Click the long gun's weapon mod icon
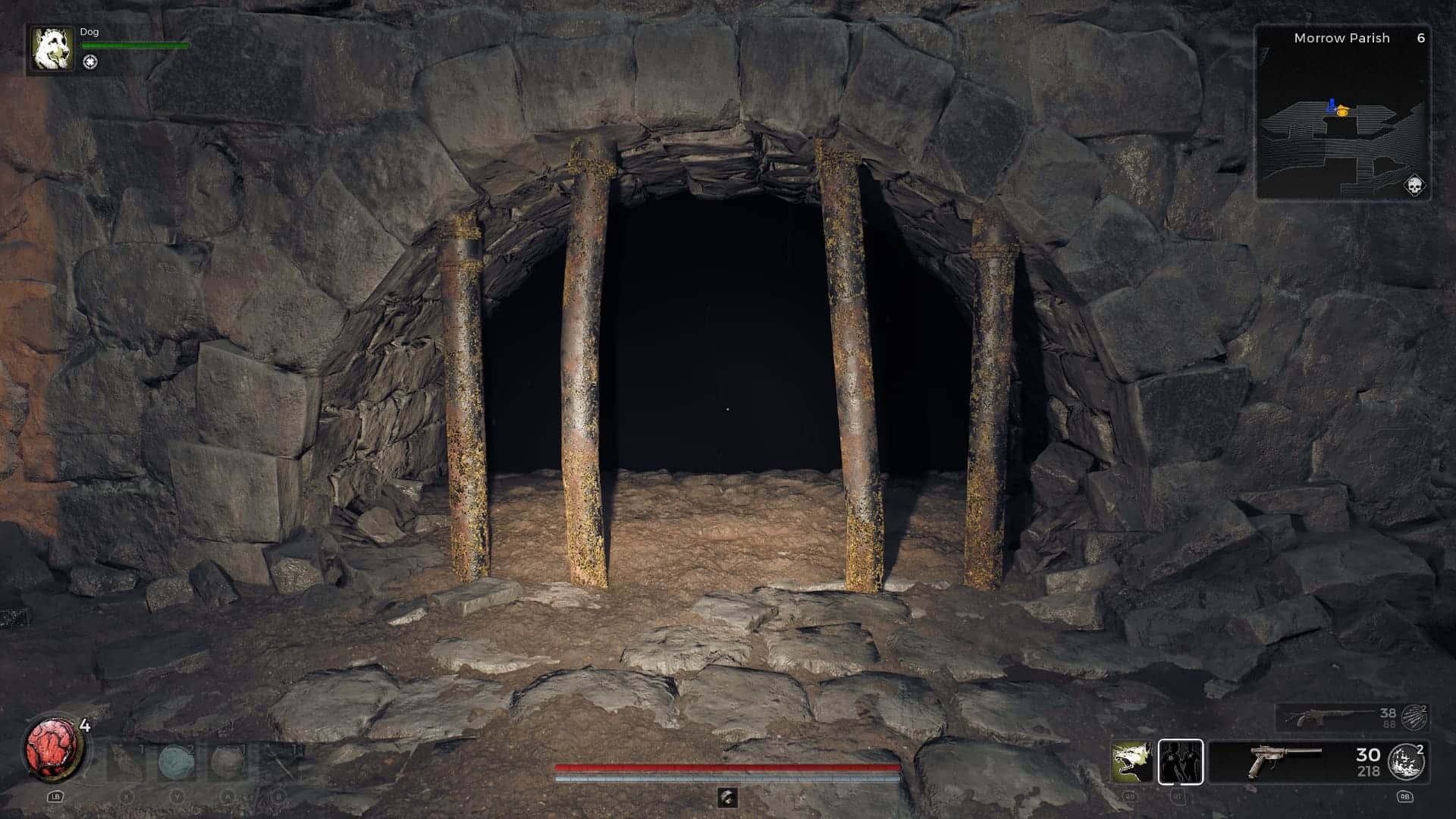Viewport: 1456px width, 819px height. pos(1414,717)
